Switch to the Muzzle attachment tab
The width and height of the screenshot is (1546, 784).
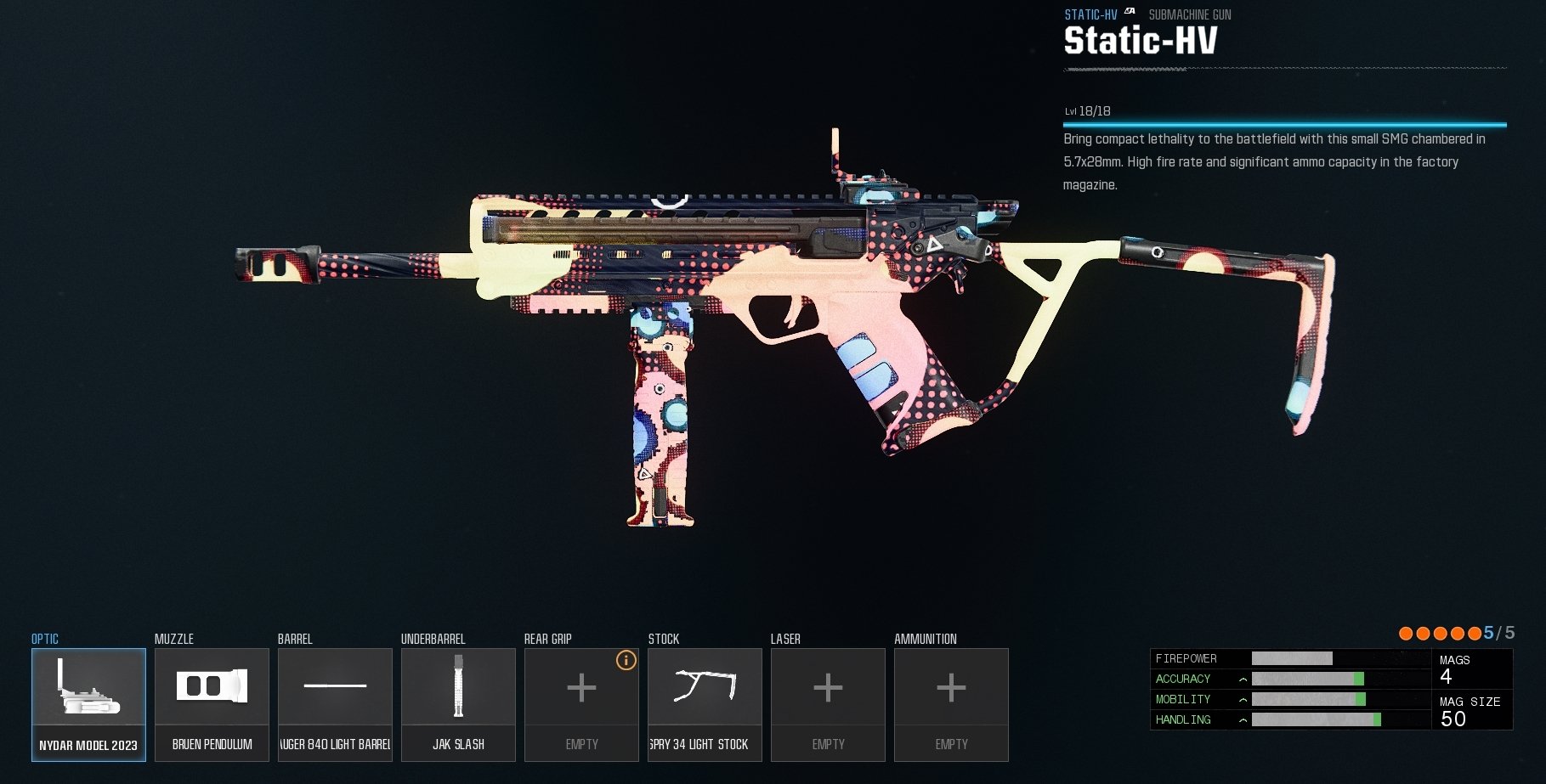[x=173, y=639]
